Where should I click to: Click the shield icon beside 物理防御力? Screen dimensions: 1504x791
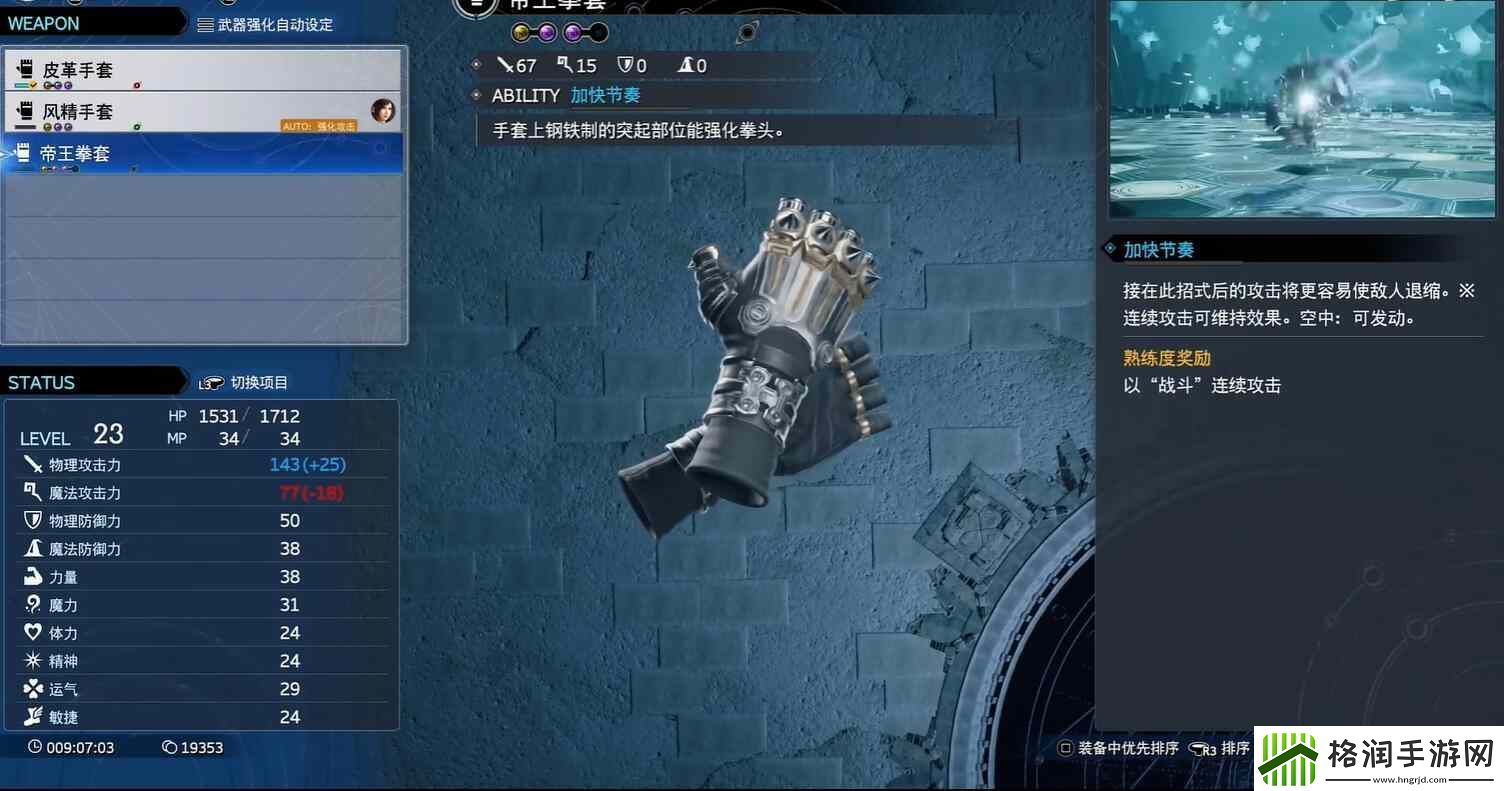click(30, 520)
